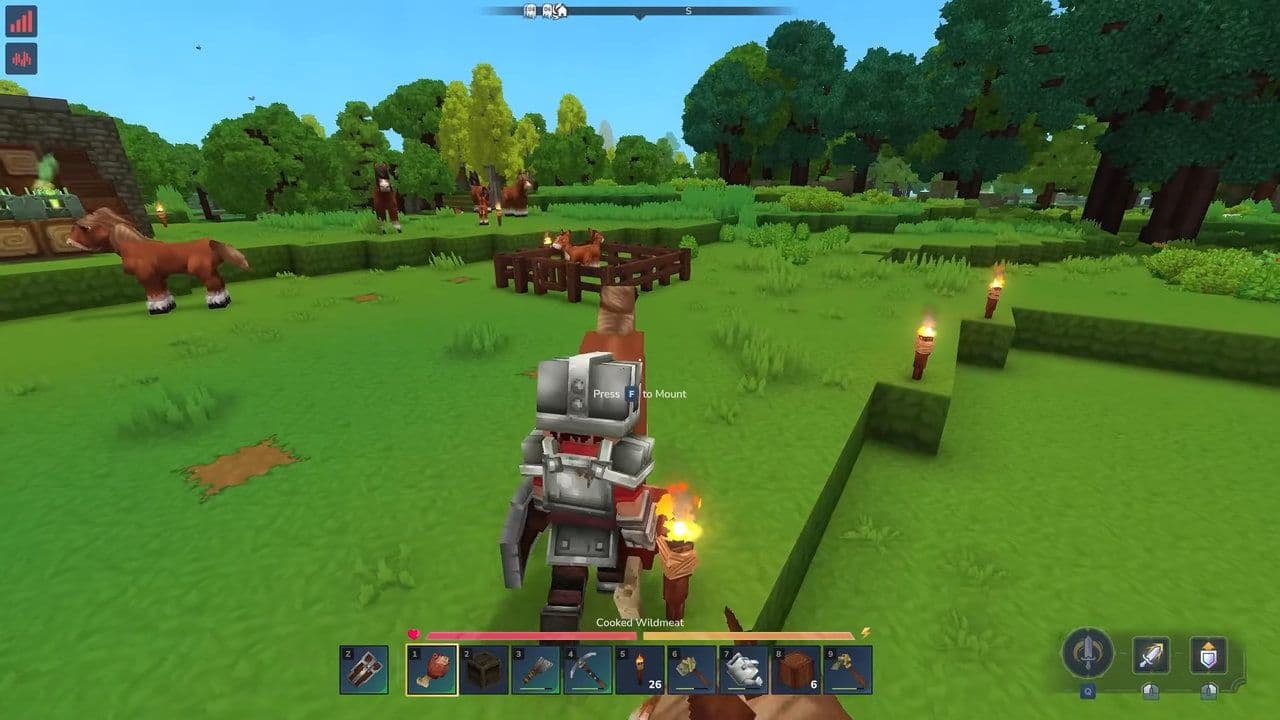Activate the round sword signature ability
Image resolution: width=1280 pixels, height=720 pixels.
pyautogui.click(x=1087, y=654)
